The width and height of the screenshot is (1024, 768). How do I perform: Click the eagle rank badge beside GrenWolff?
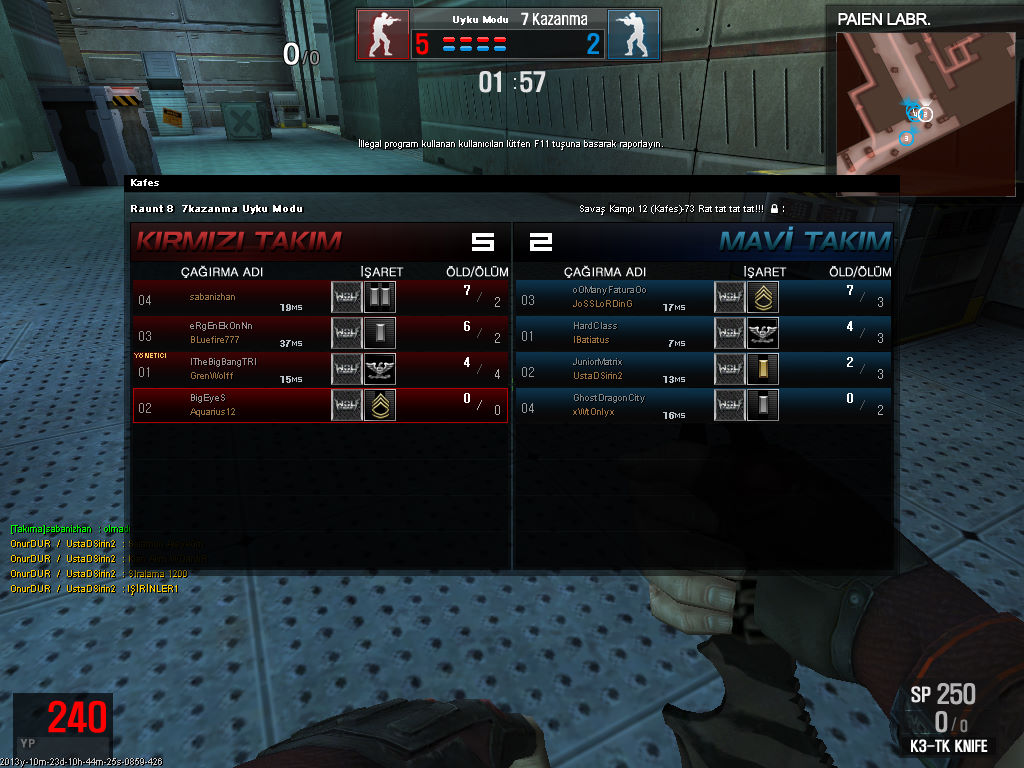click(x=380, y=369)
